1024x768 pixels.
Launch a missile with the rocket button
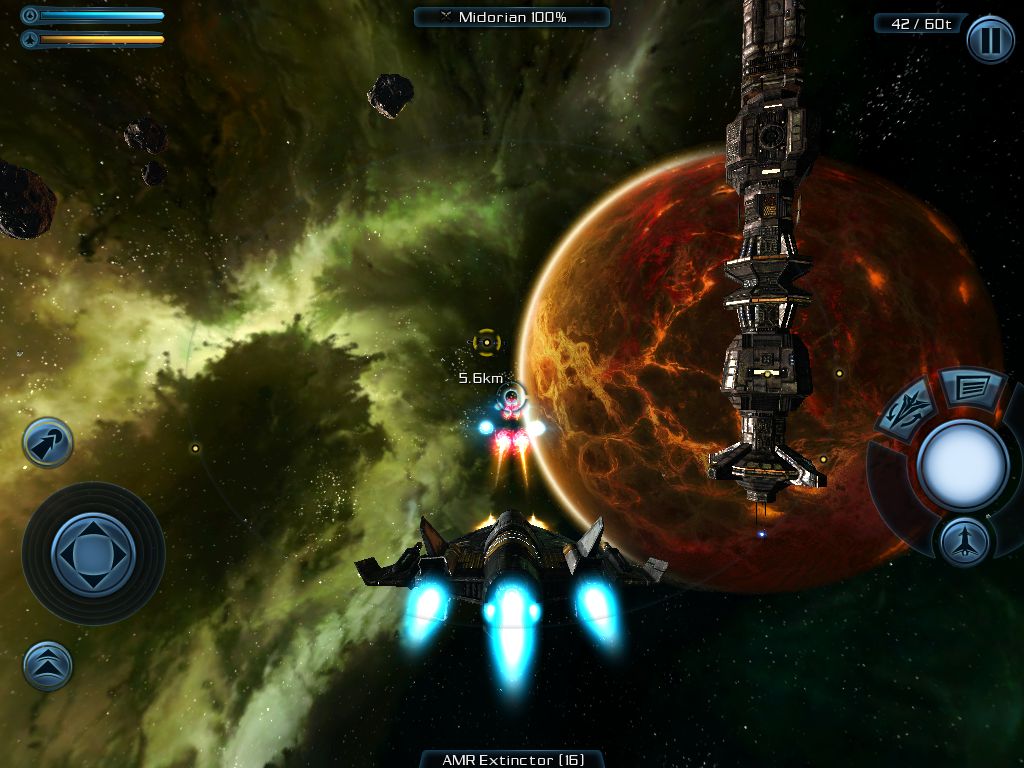pyautogui.click(x=965, y=541)
